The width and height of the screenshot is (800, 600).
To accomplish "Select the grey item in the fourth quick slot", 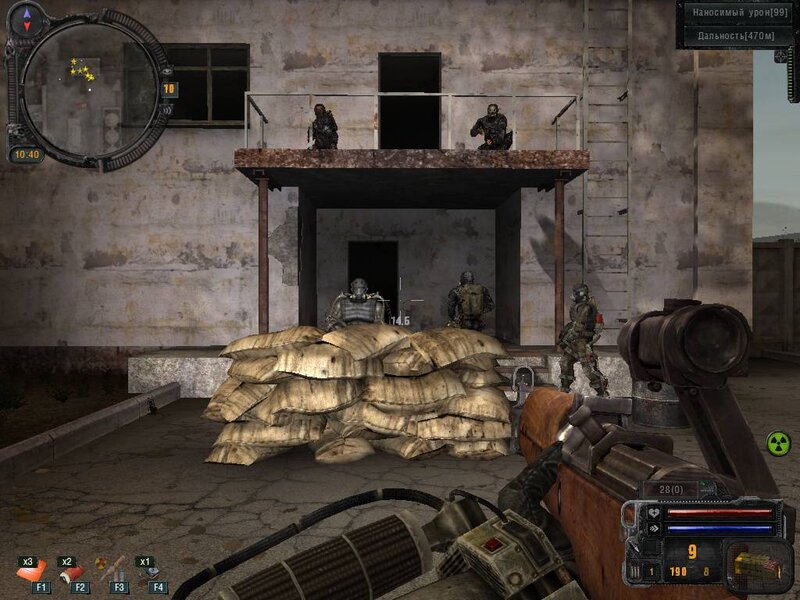I will click(153, 571).
